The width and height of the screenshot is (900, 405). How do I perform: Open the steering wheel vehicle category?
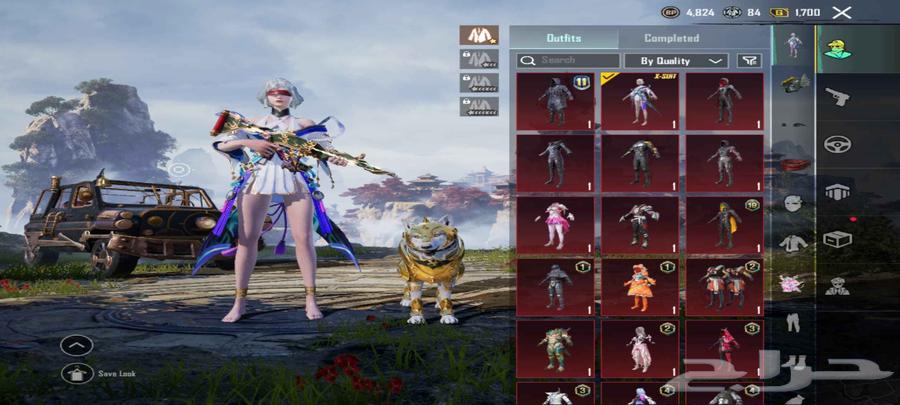[837, 144]
